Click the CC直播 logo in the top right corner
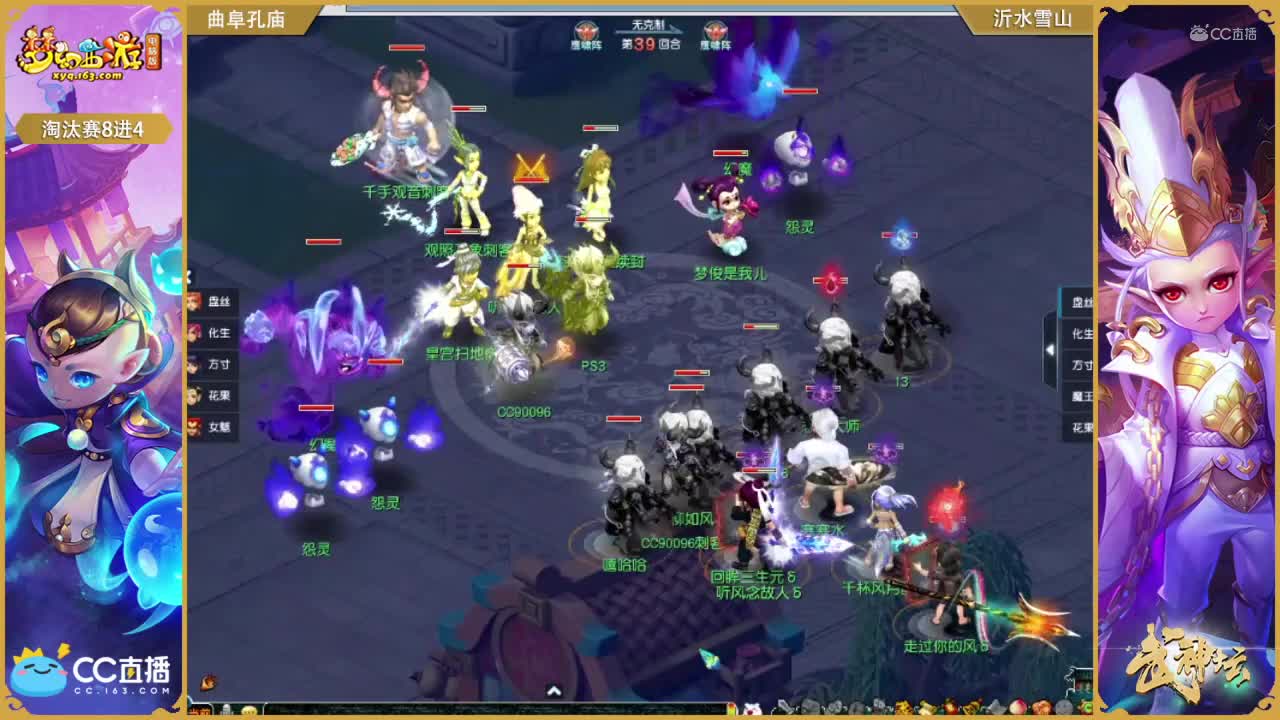Viewport: 1280px width, 720px height. (x=1221, y=32)
